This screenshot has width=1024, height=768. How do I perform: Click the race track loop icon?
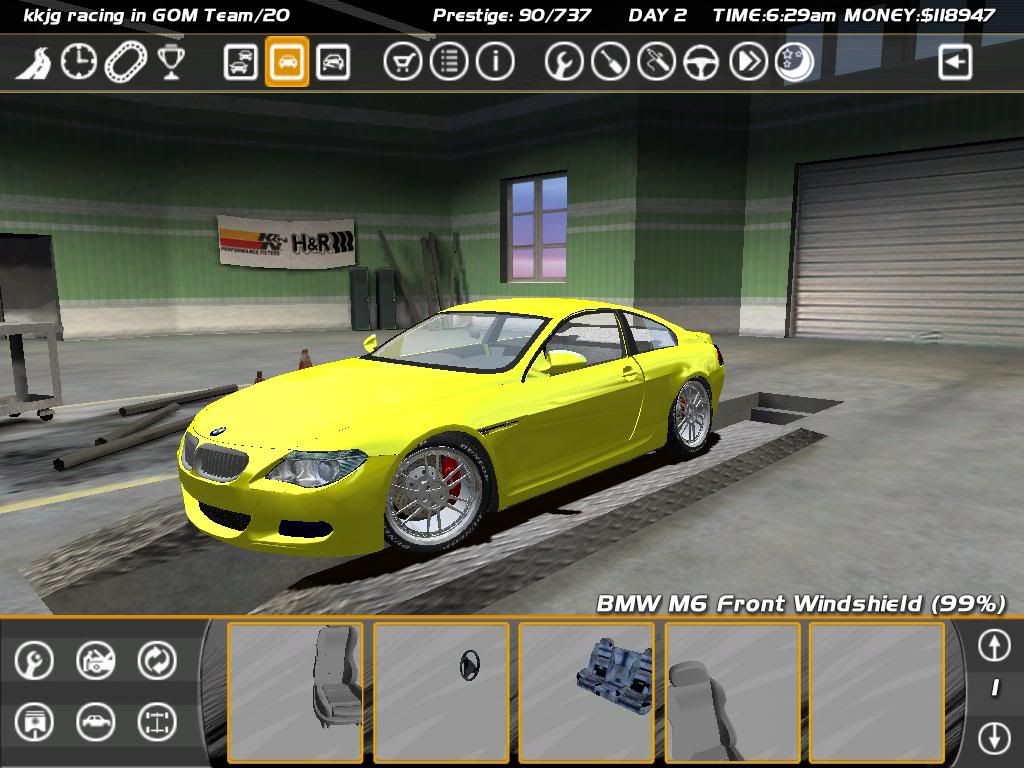click(x=125, y=63)
